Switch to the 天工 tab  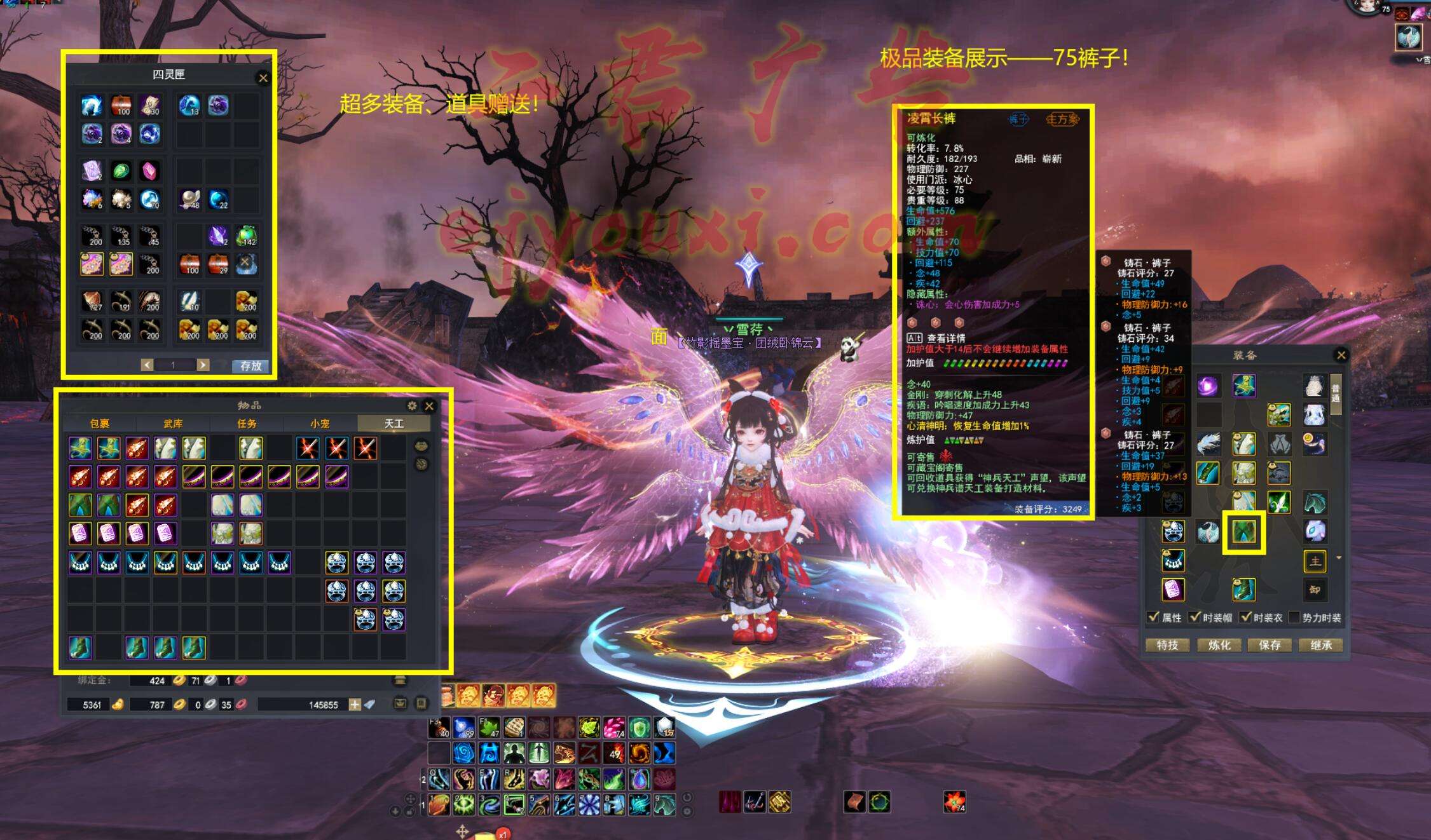(394, 423)
